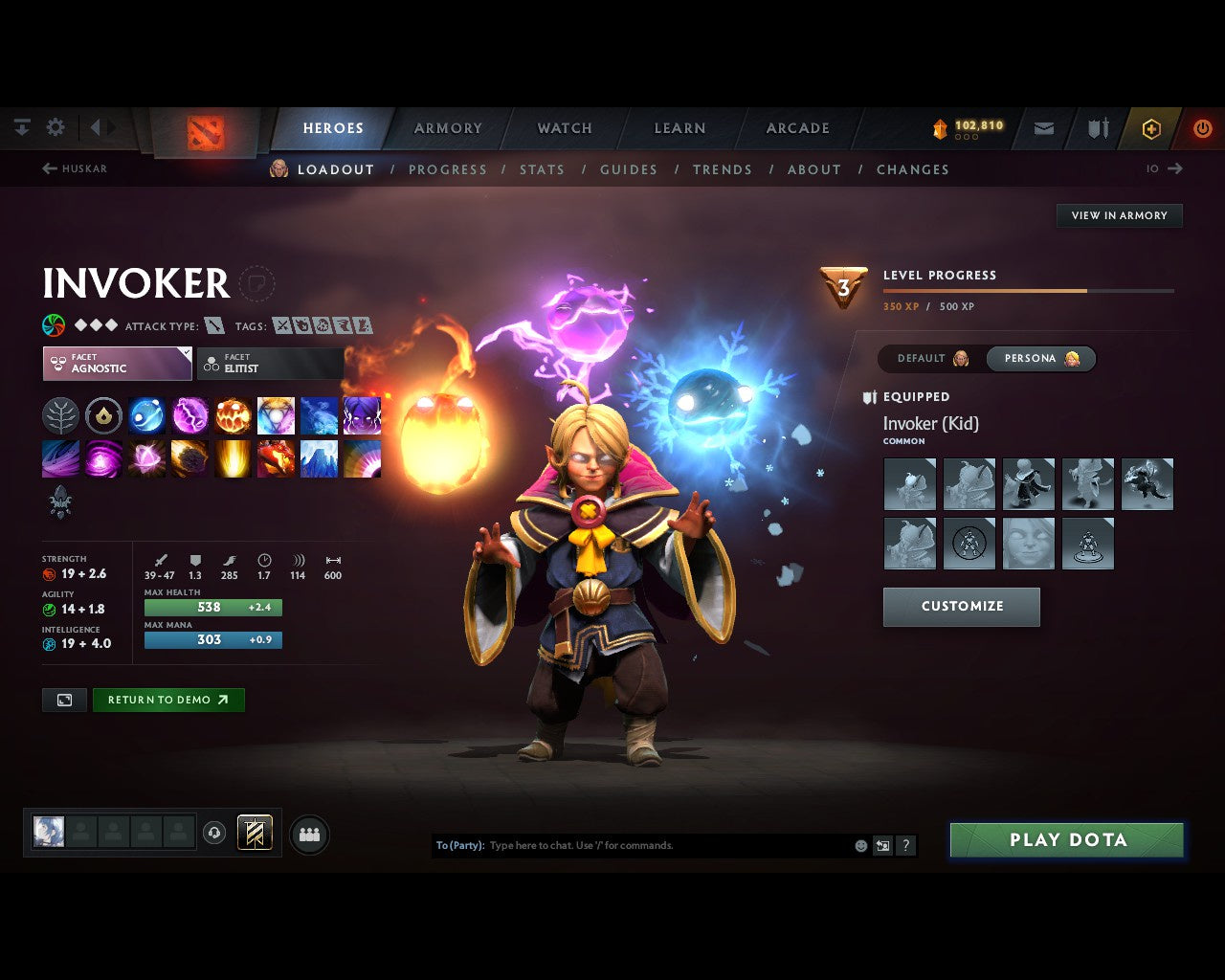1225x980 pixels.
Task: Open the mail envelope icon
Action: (x=1044, y=128)
